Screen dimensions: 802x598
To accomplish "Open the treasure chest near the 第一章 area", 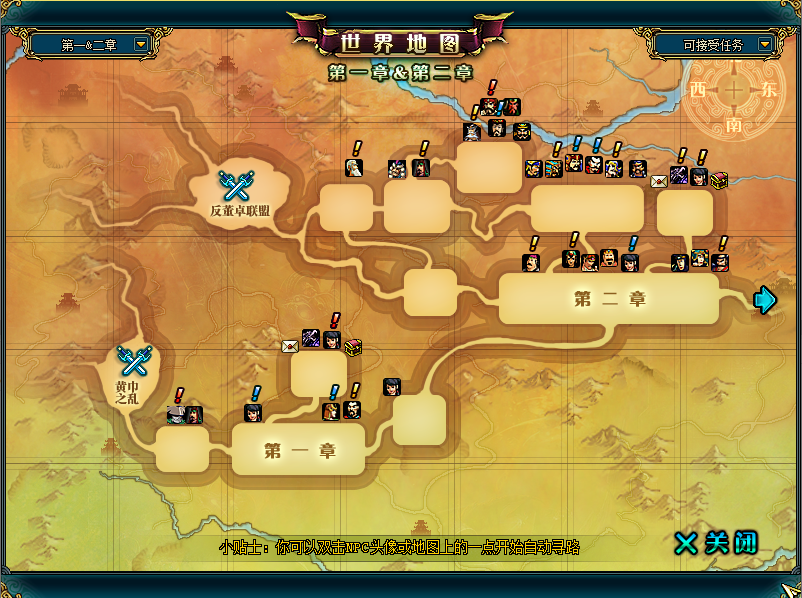I will pos(353,346).
